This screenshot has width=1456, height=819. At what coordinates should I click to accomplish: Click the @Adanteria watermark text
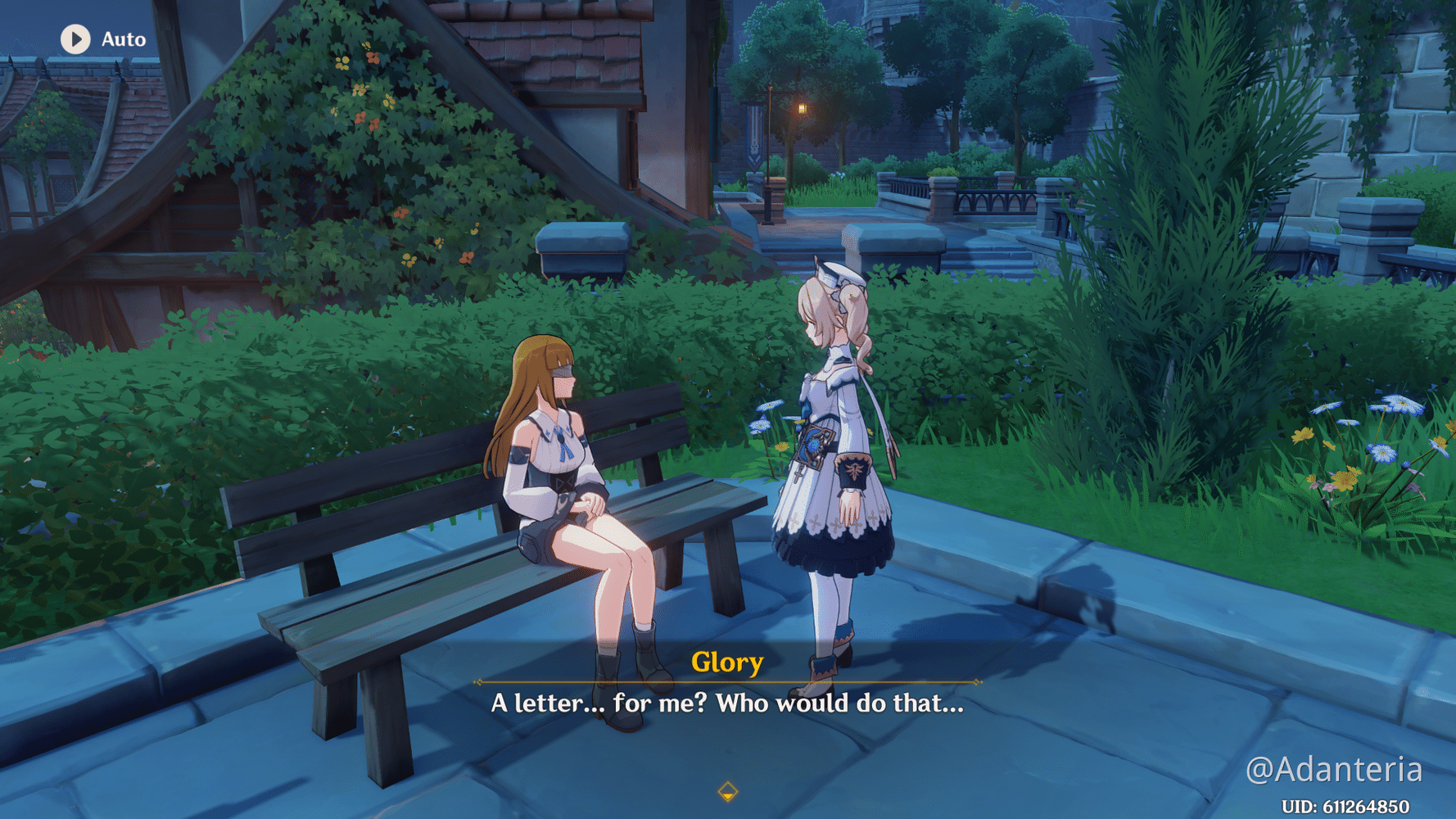[x=1345, y=768]
